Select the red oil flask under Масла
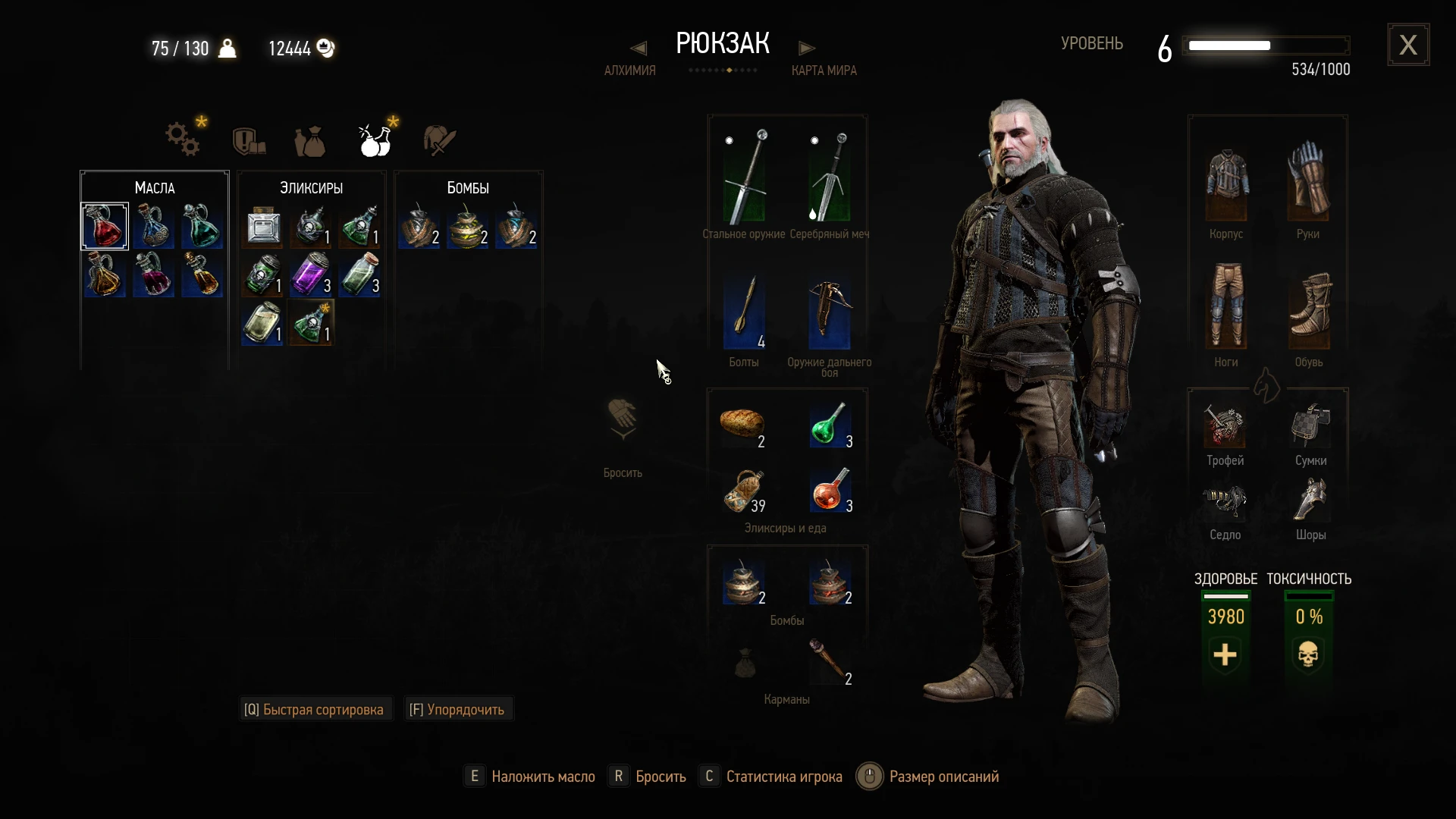The width and height of the screenshot is (1456, 819). click(x=105, y=225)
